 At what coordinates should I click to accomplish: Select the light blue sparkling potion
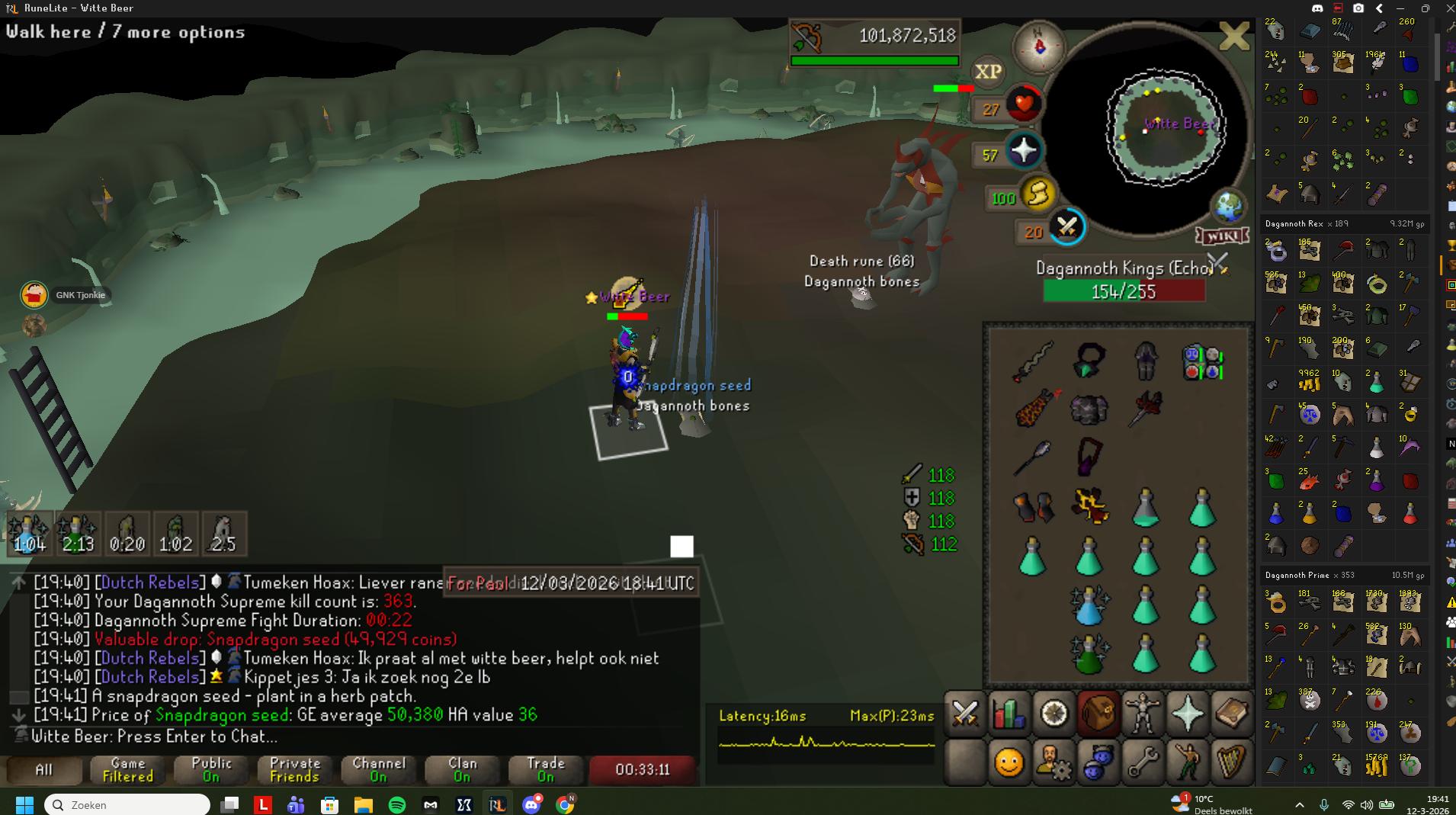pyautogui.click(x=1089, y=606)
